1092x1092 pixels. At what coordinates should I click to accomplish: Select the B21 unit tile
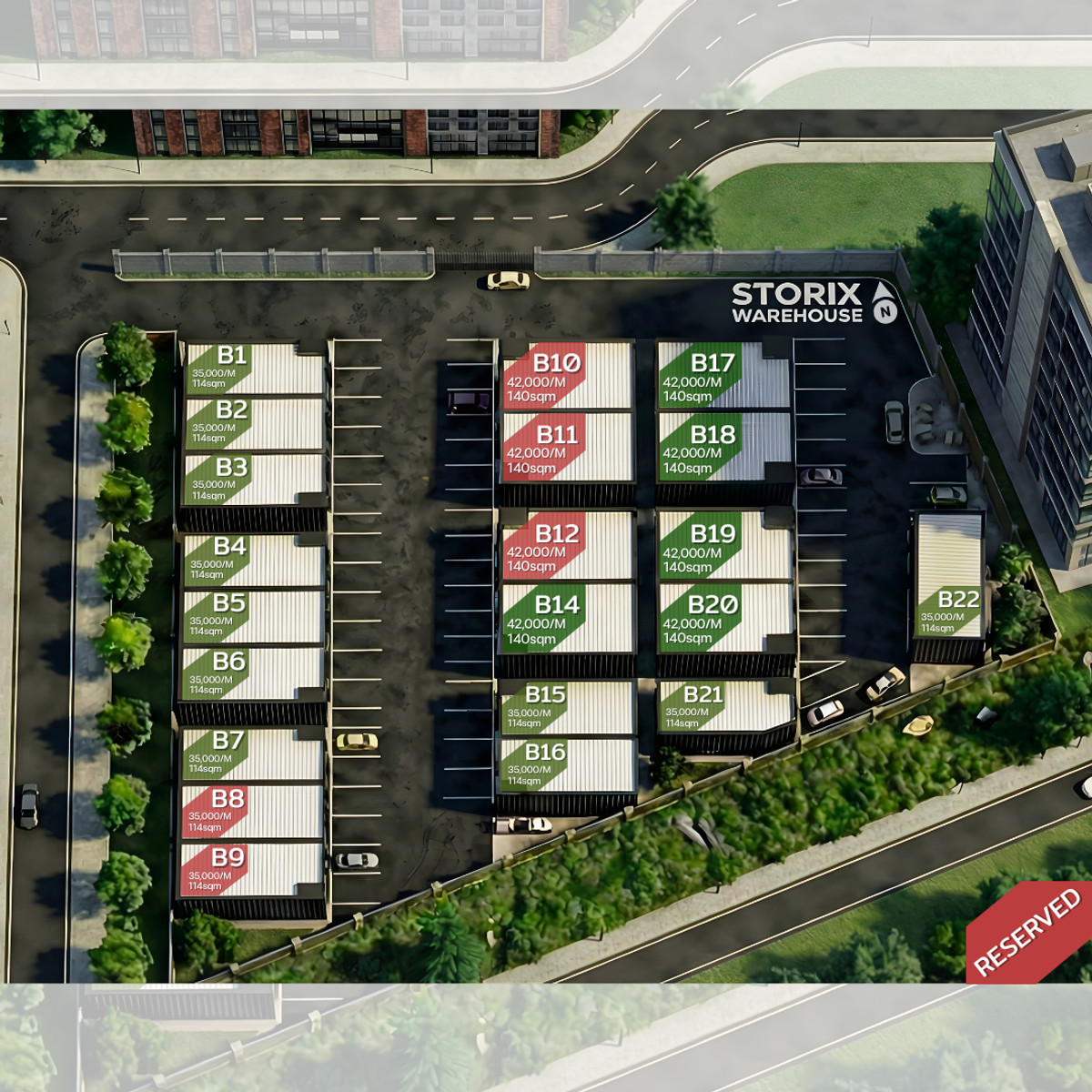[x=723, y=706]
